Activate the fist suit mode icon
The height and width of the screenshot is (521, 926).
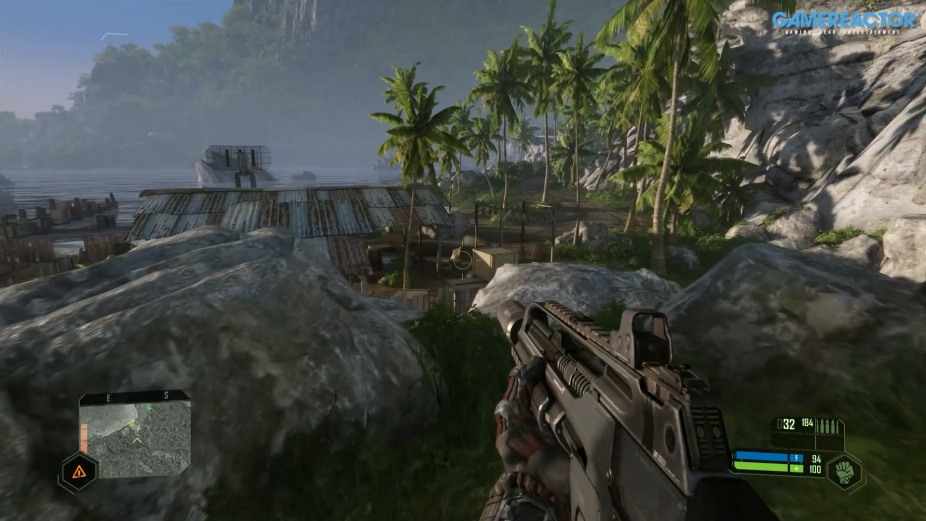click(x=845, y=470)
